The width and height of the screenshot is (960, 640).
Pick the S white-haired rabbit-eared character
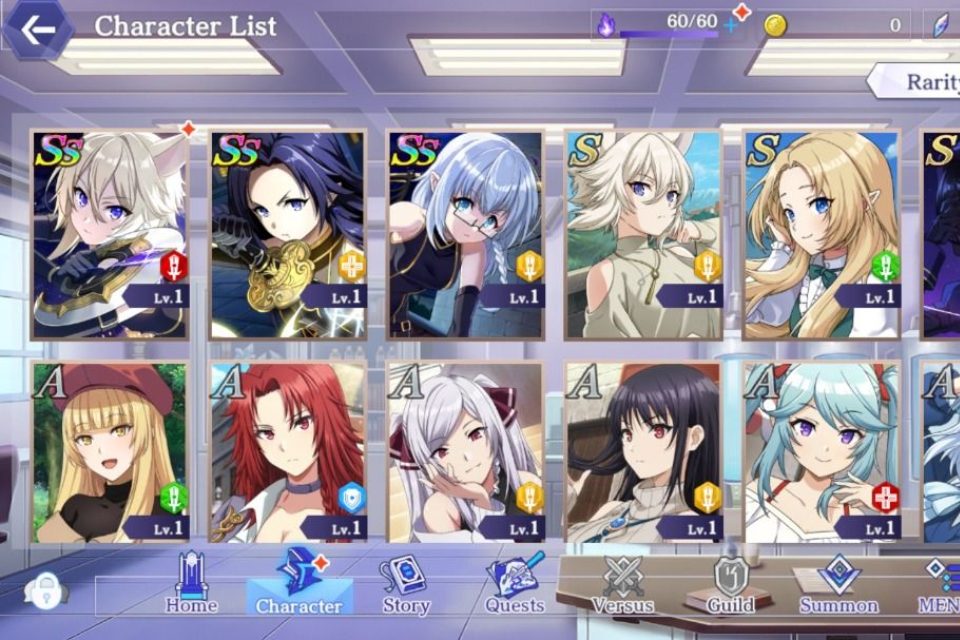tap(644, 234)
